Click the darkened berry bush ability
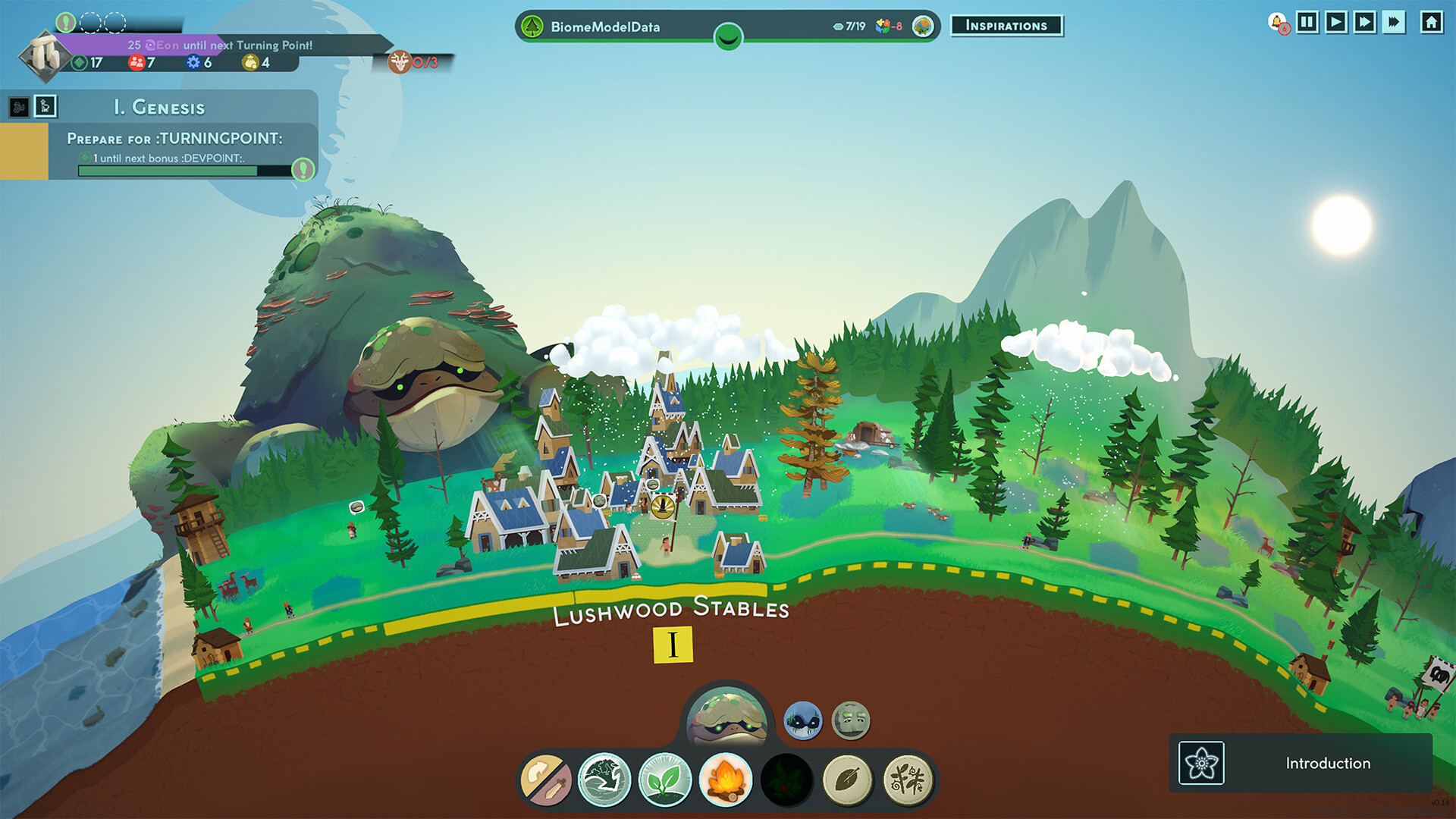Image resolution: width=1456 pixels, height=819 pixels. [786, 780]
